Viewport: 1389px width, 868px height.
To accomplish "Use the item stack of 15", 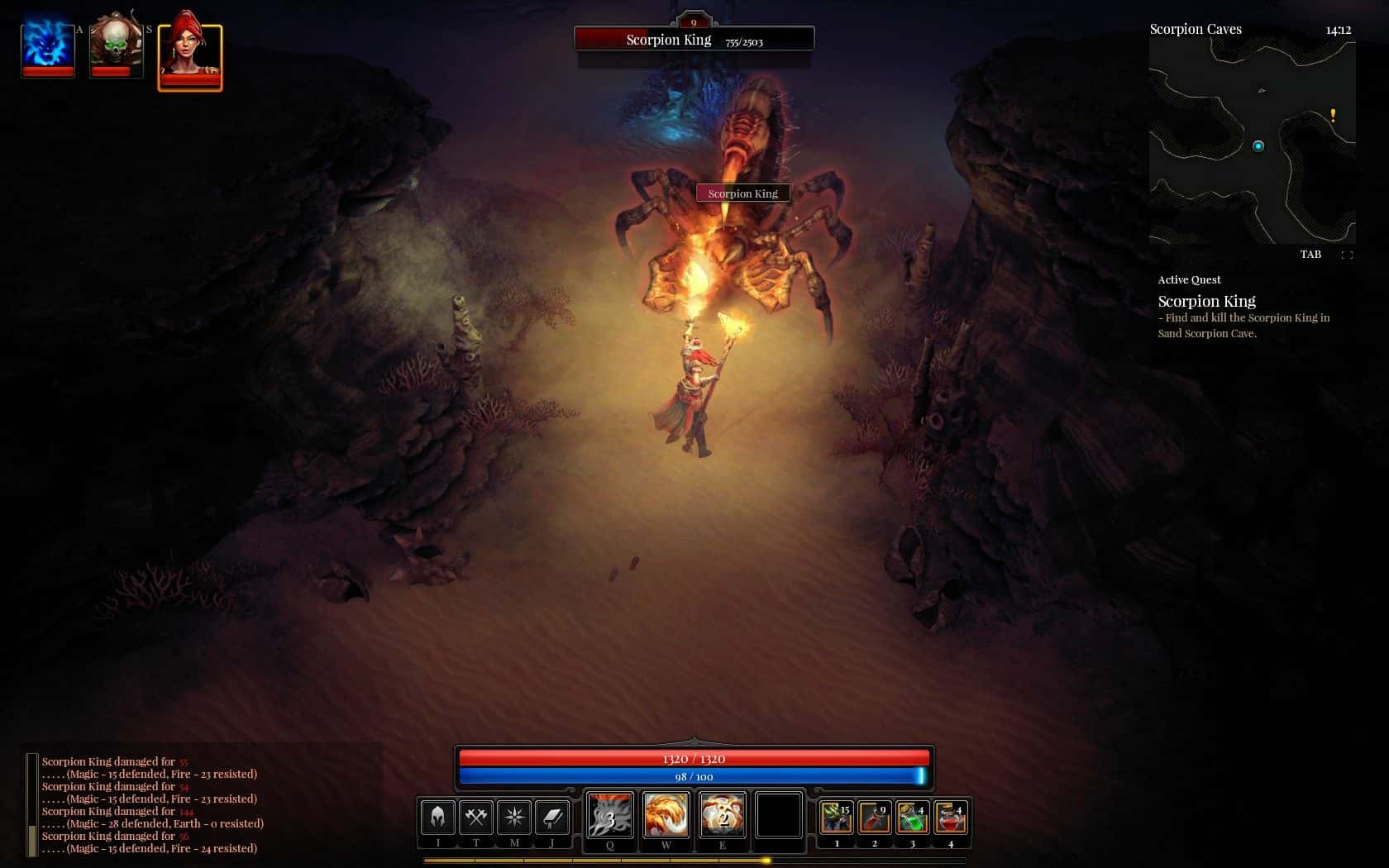I will [x=837, y=818].
